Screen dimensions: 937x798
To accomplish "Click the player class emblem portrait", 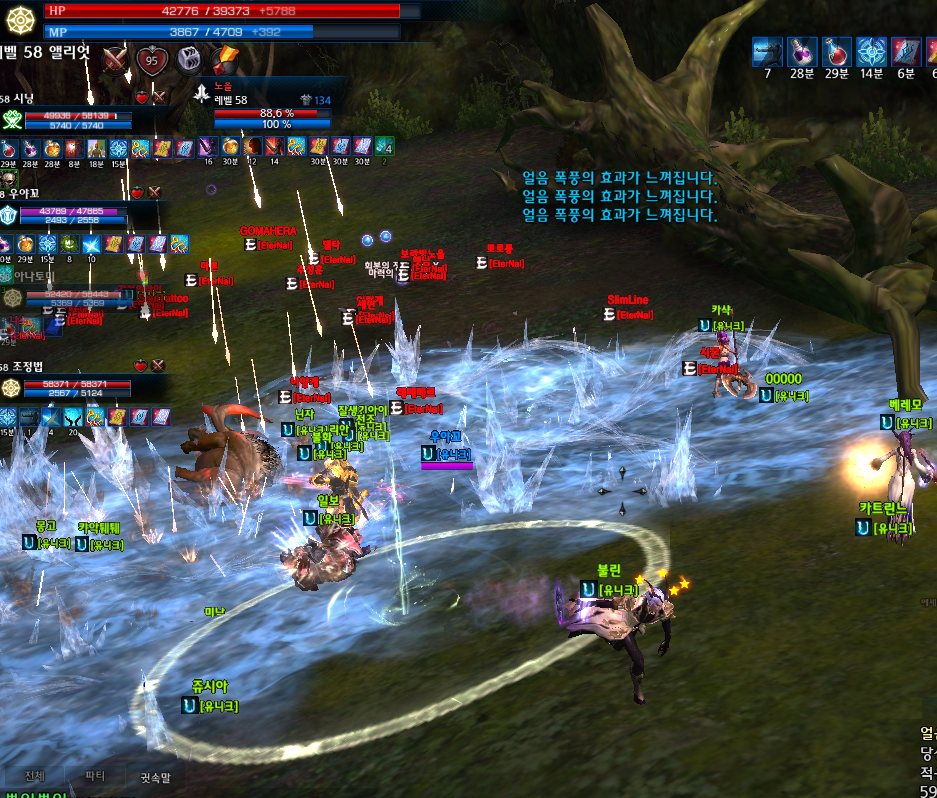I will (21, 20).
